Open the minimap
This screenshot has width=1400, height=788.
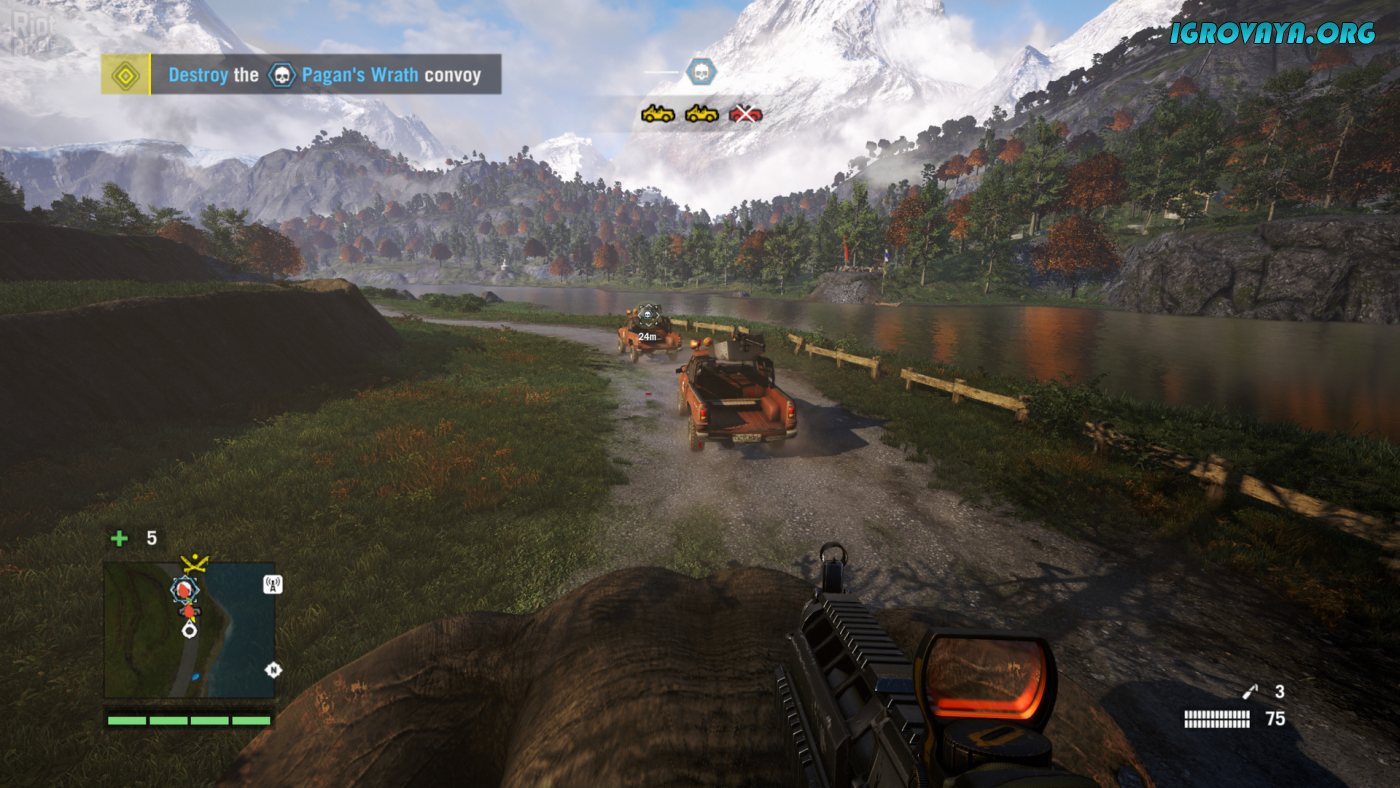tap(189, 629)
